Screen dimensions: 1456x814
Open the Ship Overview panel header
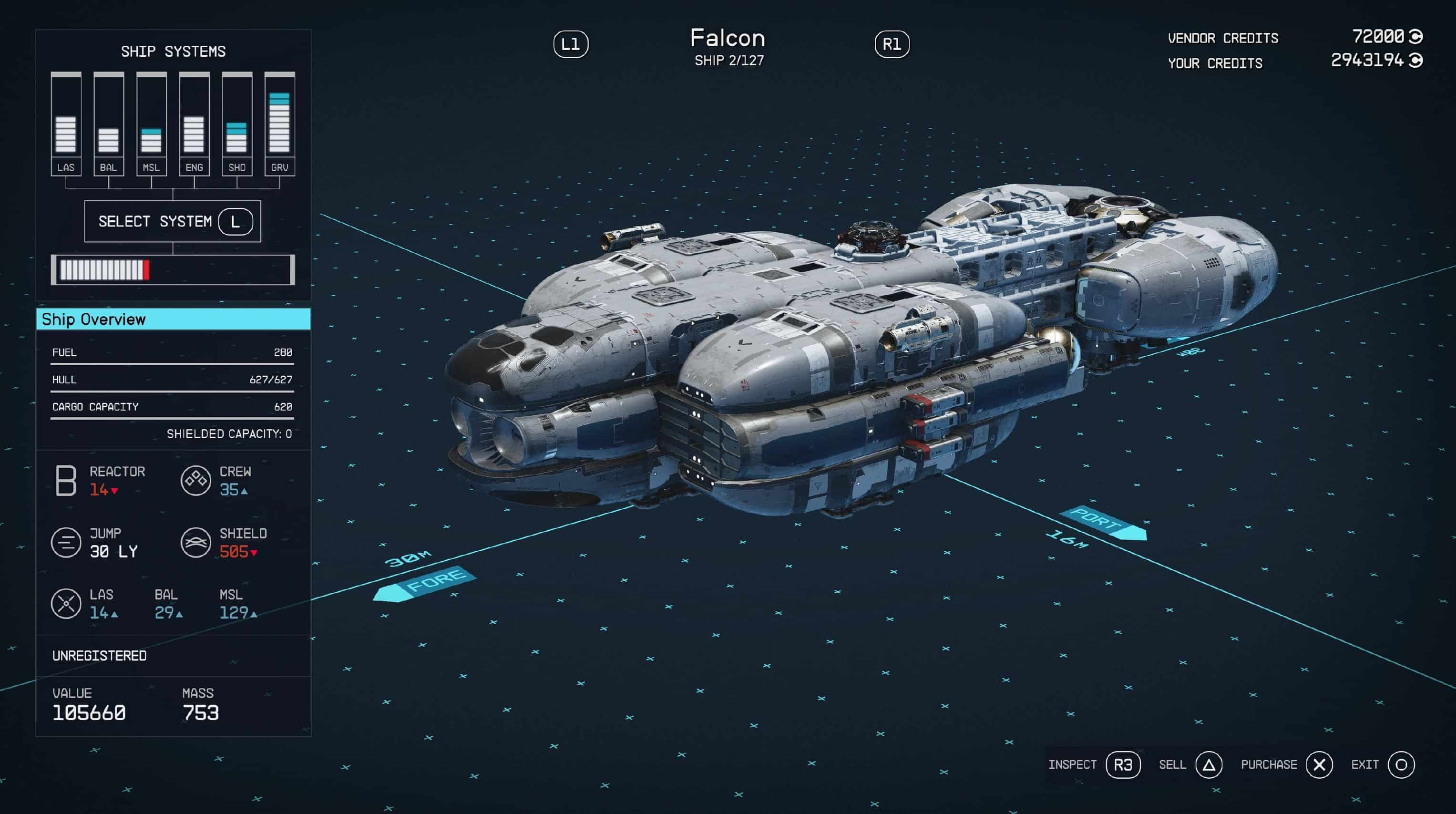173,319
